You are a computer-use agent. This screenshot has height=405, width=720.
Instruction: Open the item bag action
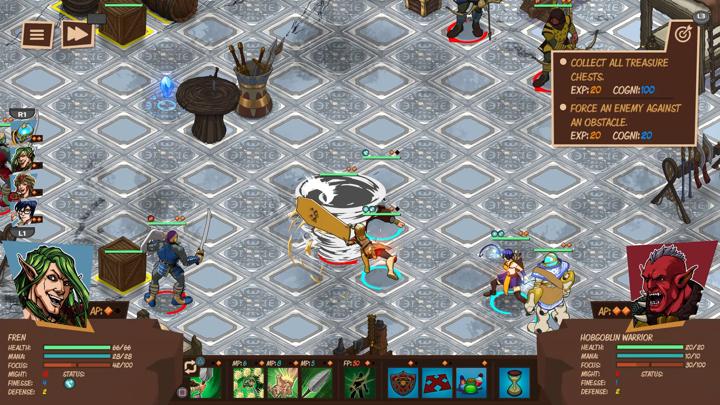tap(472, 383)
